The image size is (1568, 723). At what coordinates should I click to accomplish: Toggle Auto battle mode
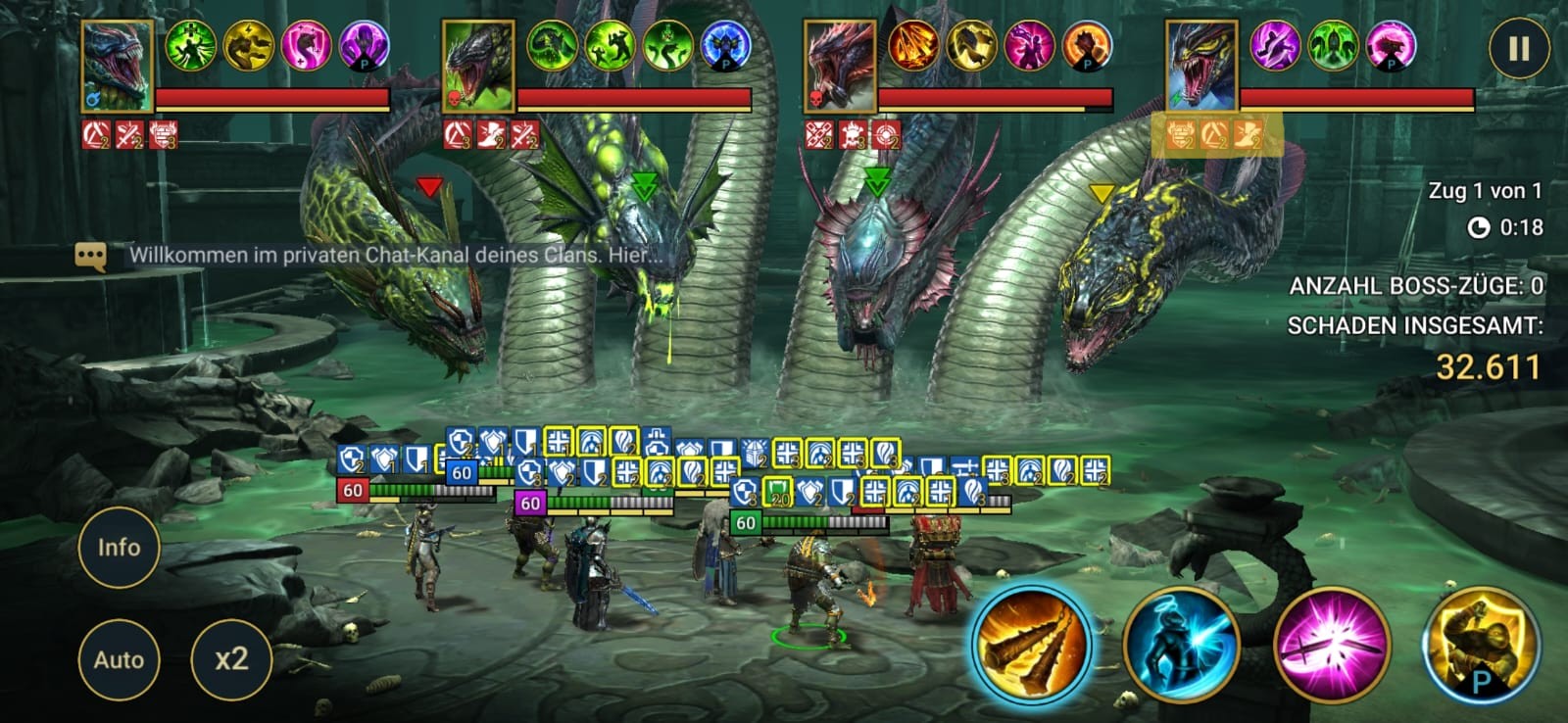(x=119, y=660)
